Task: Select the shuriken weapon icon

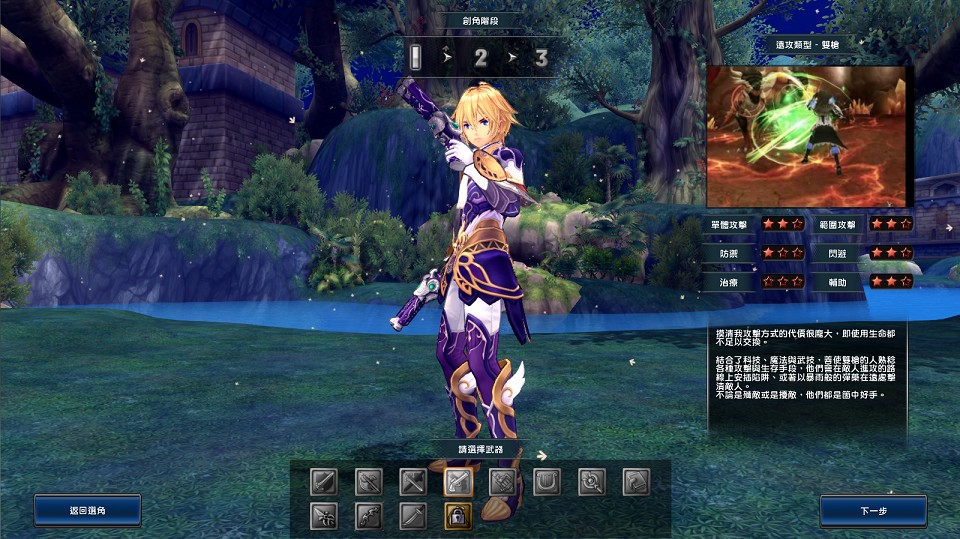Action: 324,516
